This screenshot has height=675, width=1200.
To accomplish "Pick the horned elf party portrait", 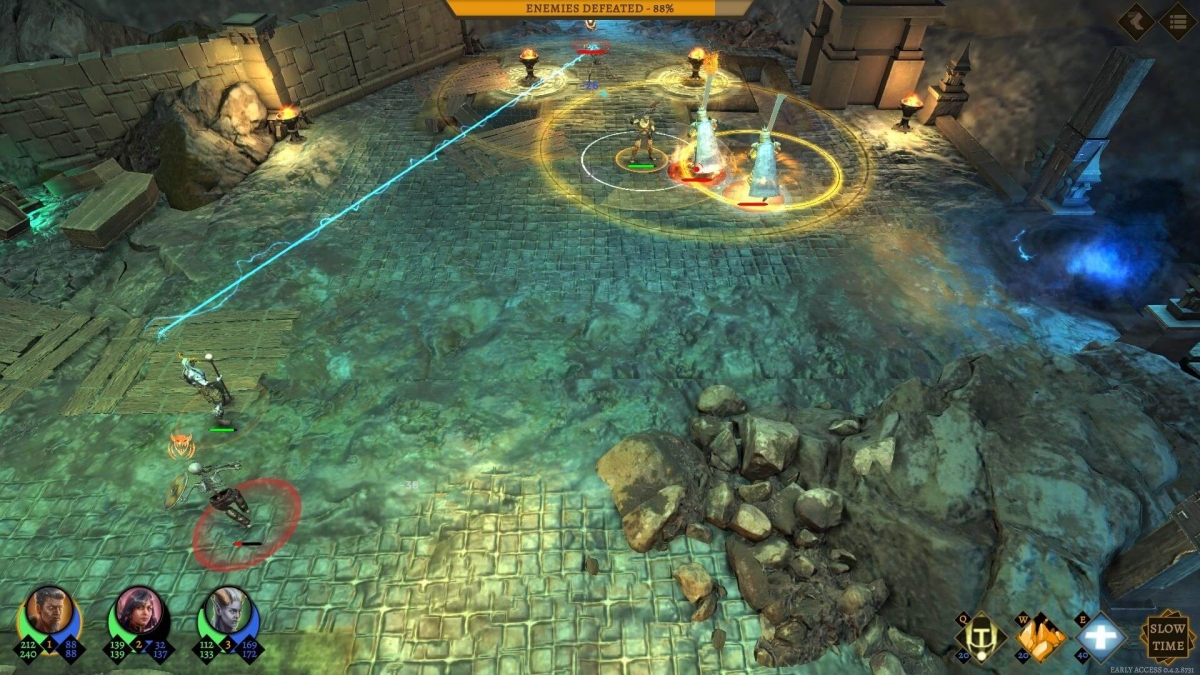I will (228, 610).
